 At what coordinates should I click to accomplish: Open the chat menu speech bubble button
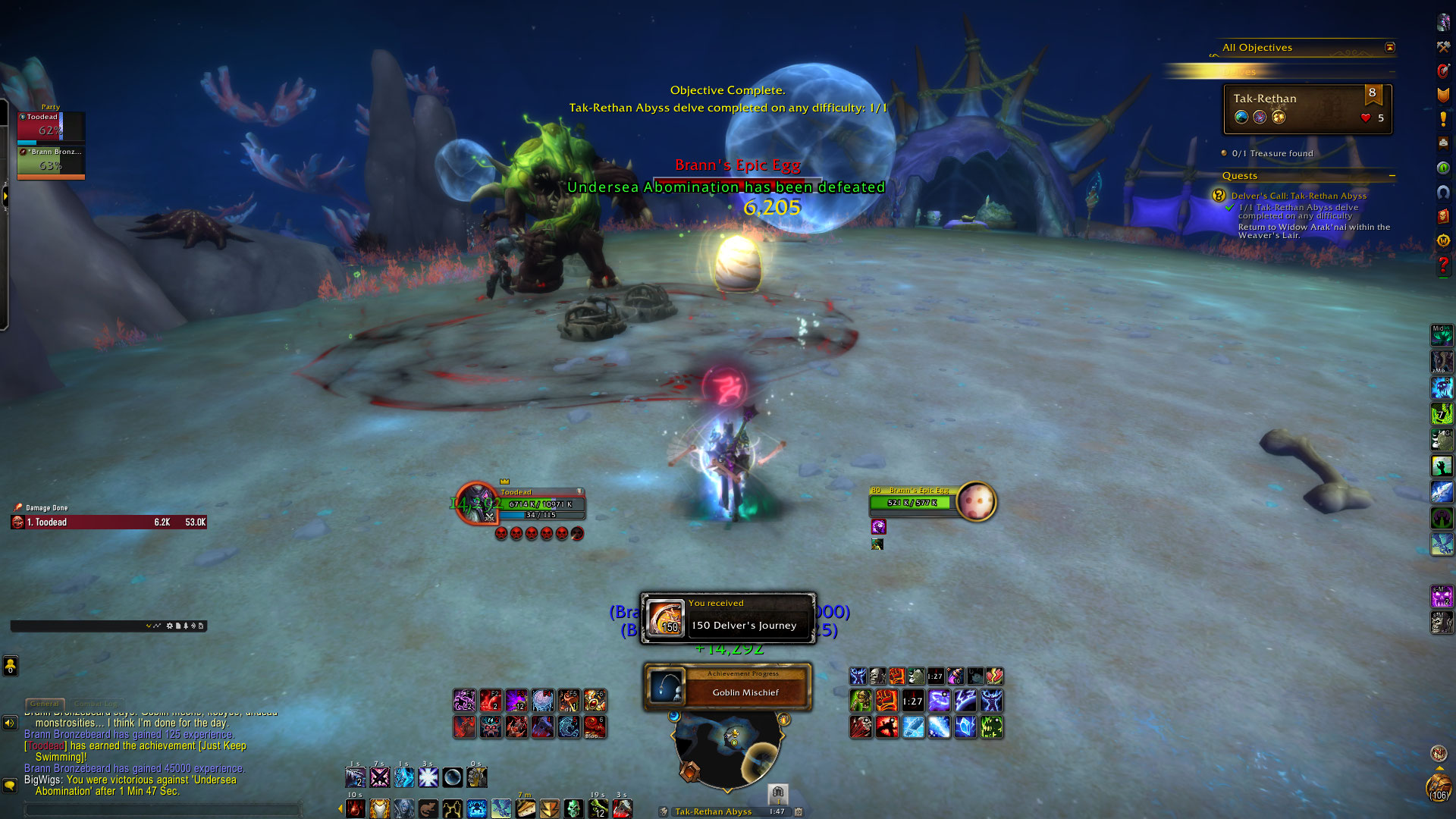[x=10, y=785]
